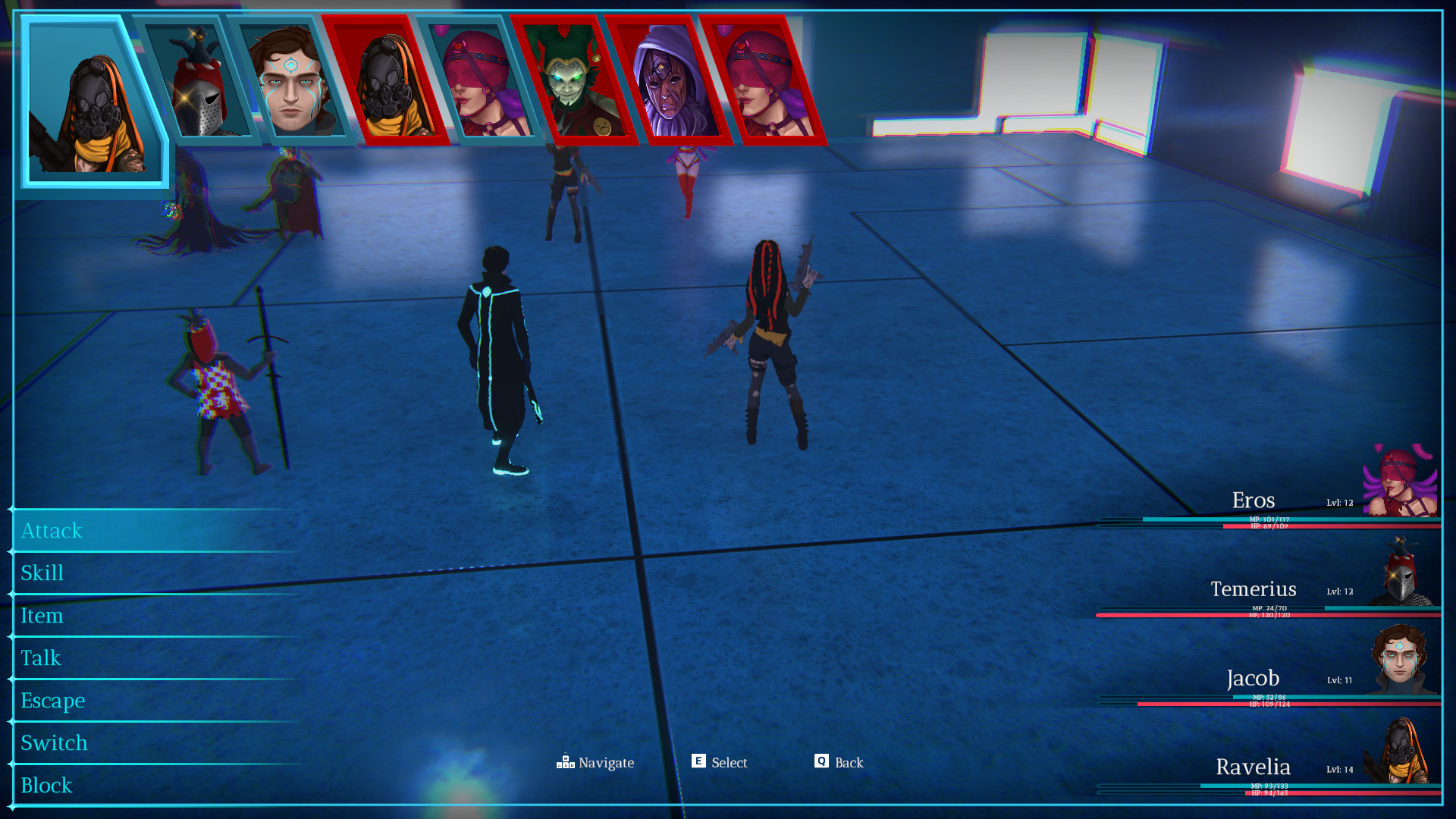1456x819 pixels.
Task: Choose the Escape option
Action: coord(53,701)
